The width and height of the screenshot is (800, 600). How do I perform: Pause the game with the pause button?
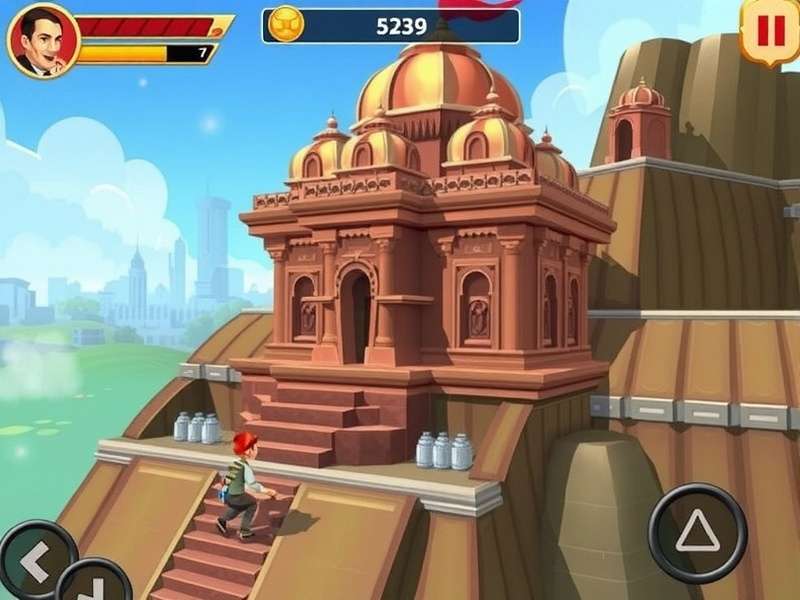coord(770,31)
